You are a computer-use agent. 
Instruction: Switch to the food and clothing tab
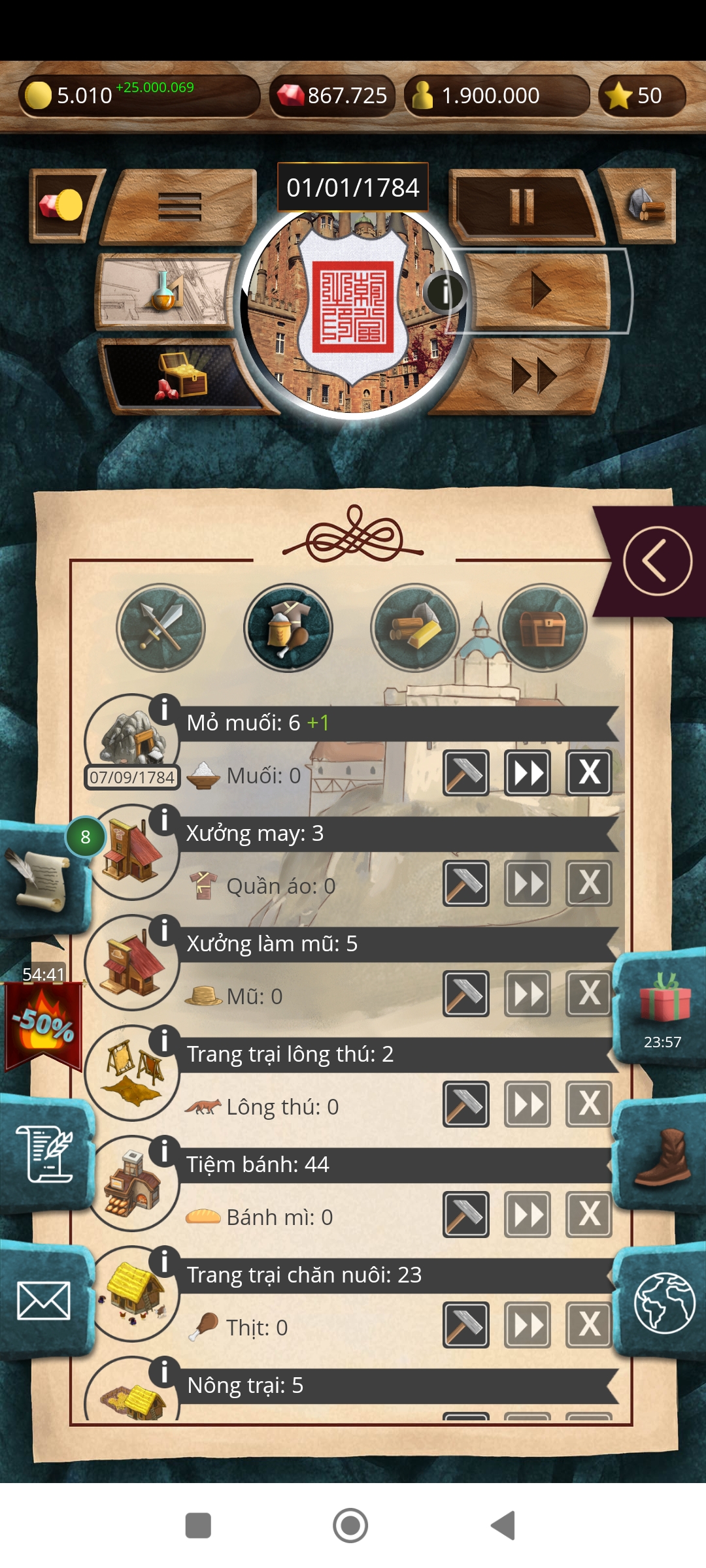click(x=288, y=627)
